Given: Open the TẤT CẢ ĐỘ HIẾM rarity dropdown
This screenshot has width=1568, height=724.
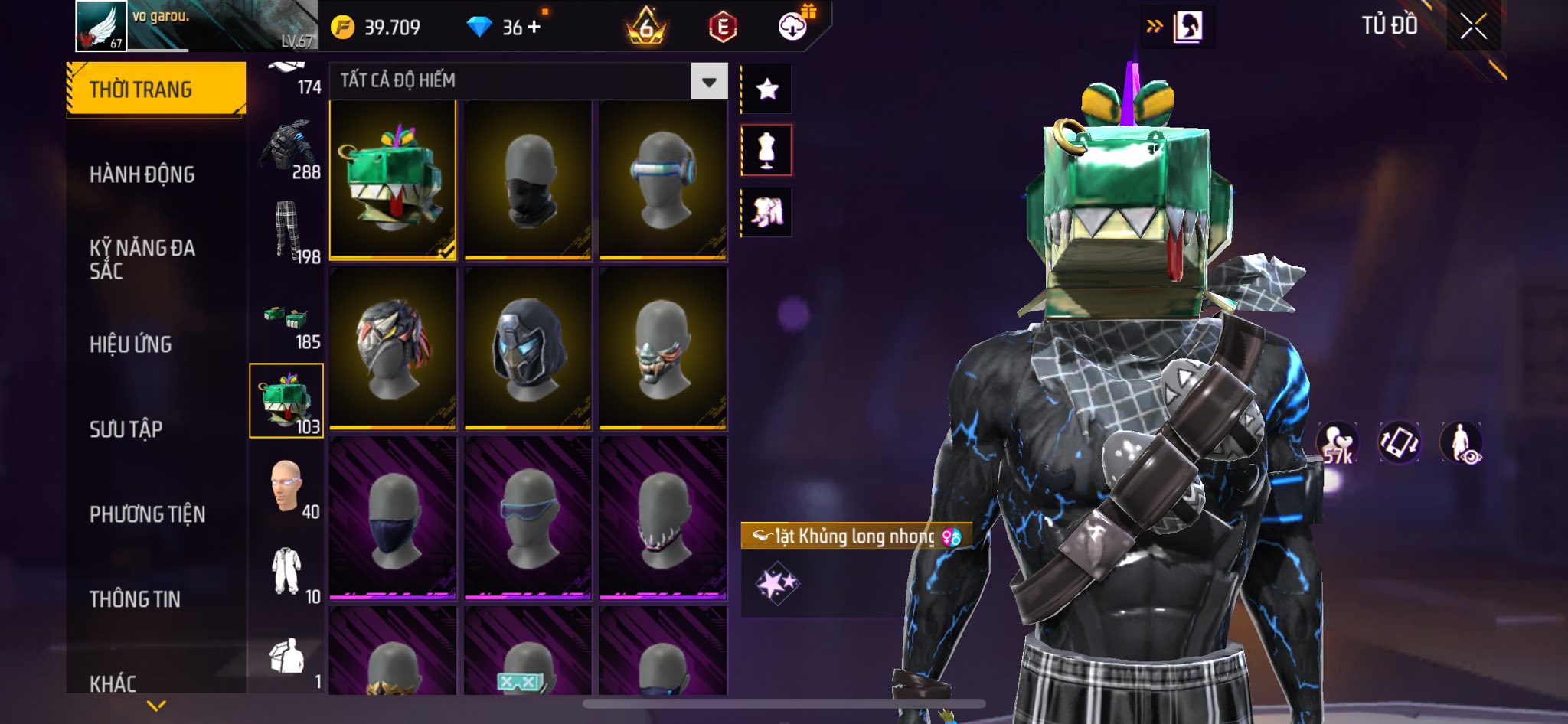Looking at the screenshot, I should click(709, 81).
